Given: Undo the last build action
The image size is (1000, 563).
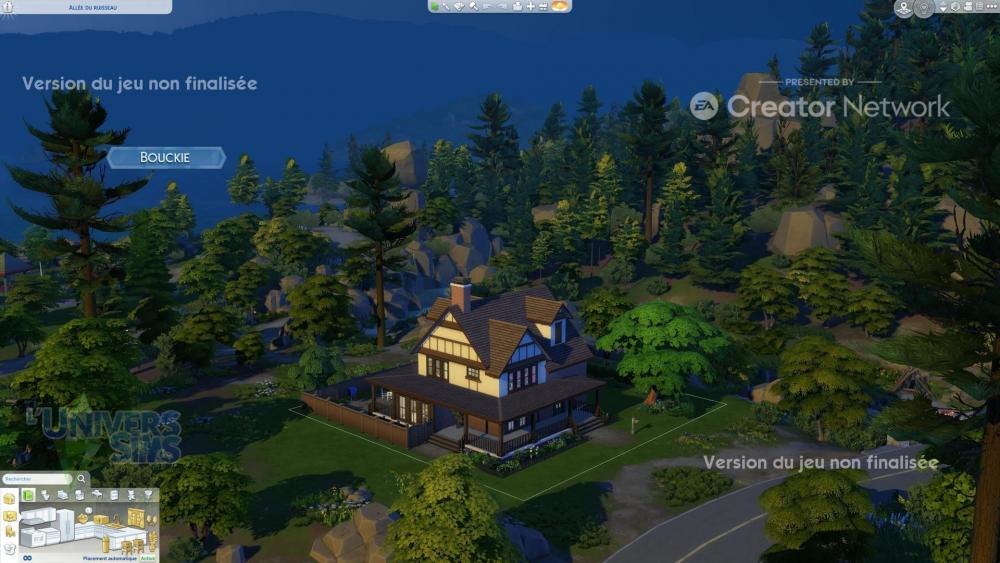Looking at the screenshot, I should point(488,6).
